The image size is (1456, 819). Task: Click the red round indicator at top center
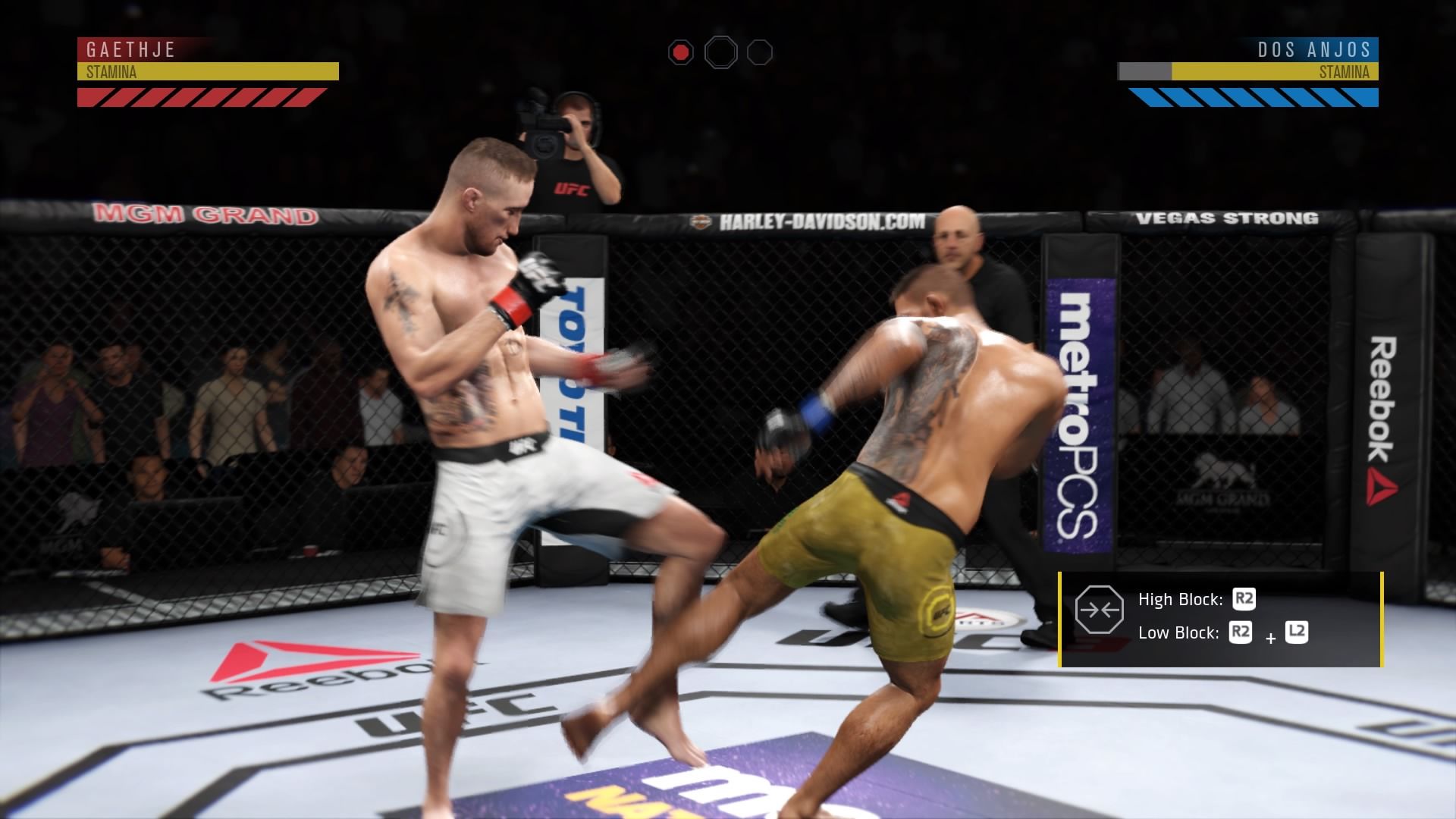pyautogui.click(x=681, y=52)
